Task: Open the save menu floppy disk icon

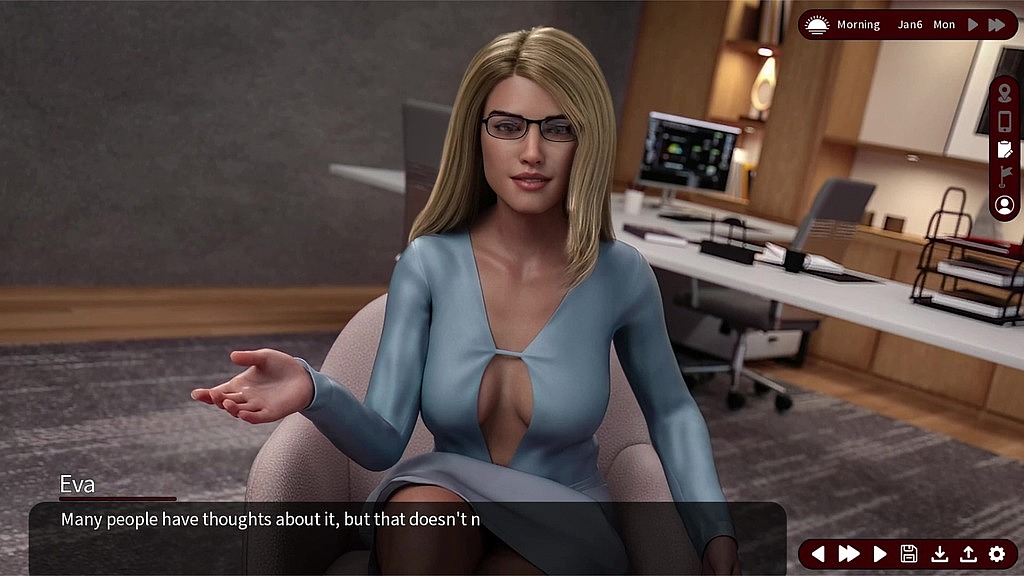Action: pos(909,554)
